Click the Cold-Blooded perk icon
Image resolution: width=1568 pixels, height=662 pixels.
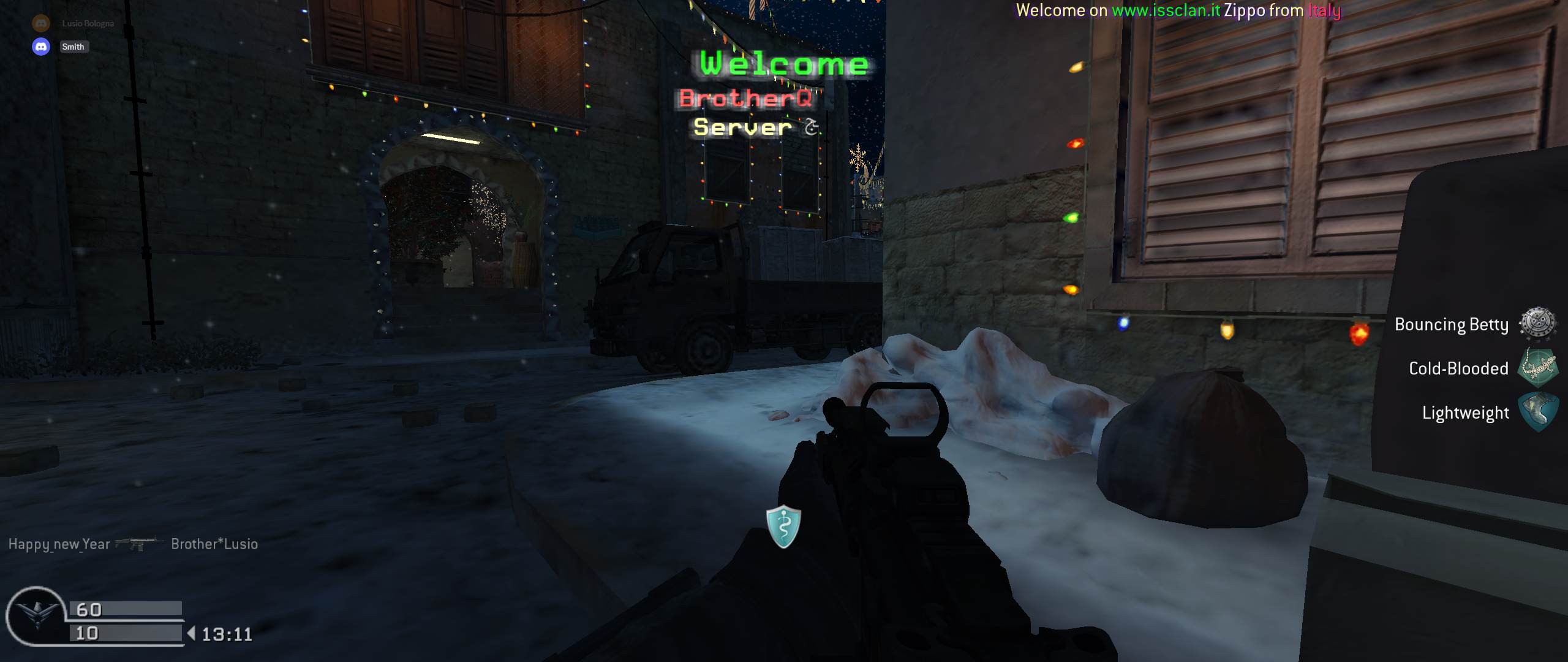[1537, 368]
